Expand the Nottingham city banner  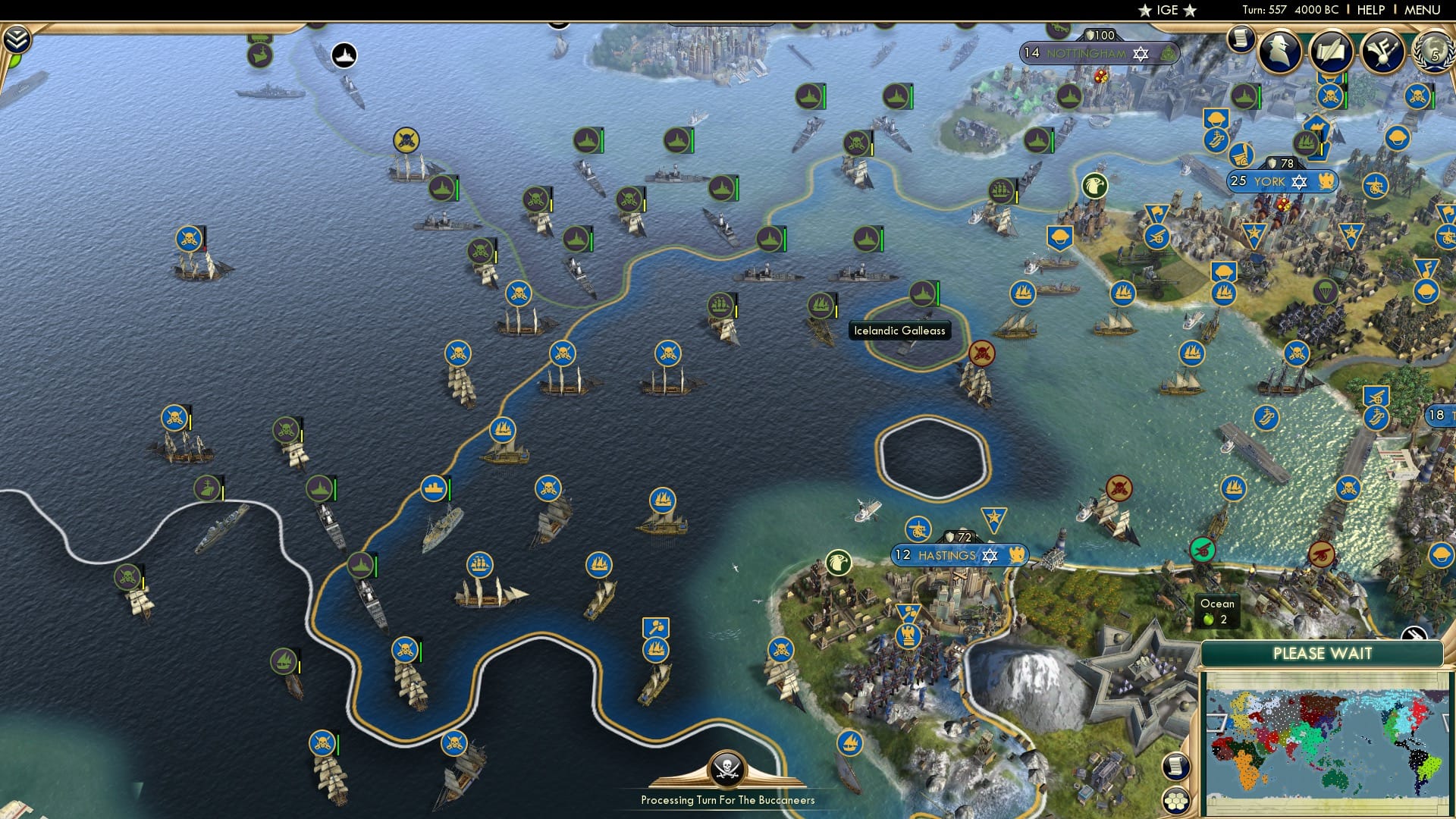(1087, 53)
